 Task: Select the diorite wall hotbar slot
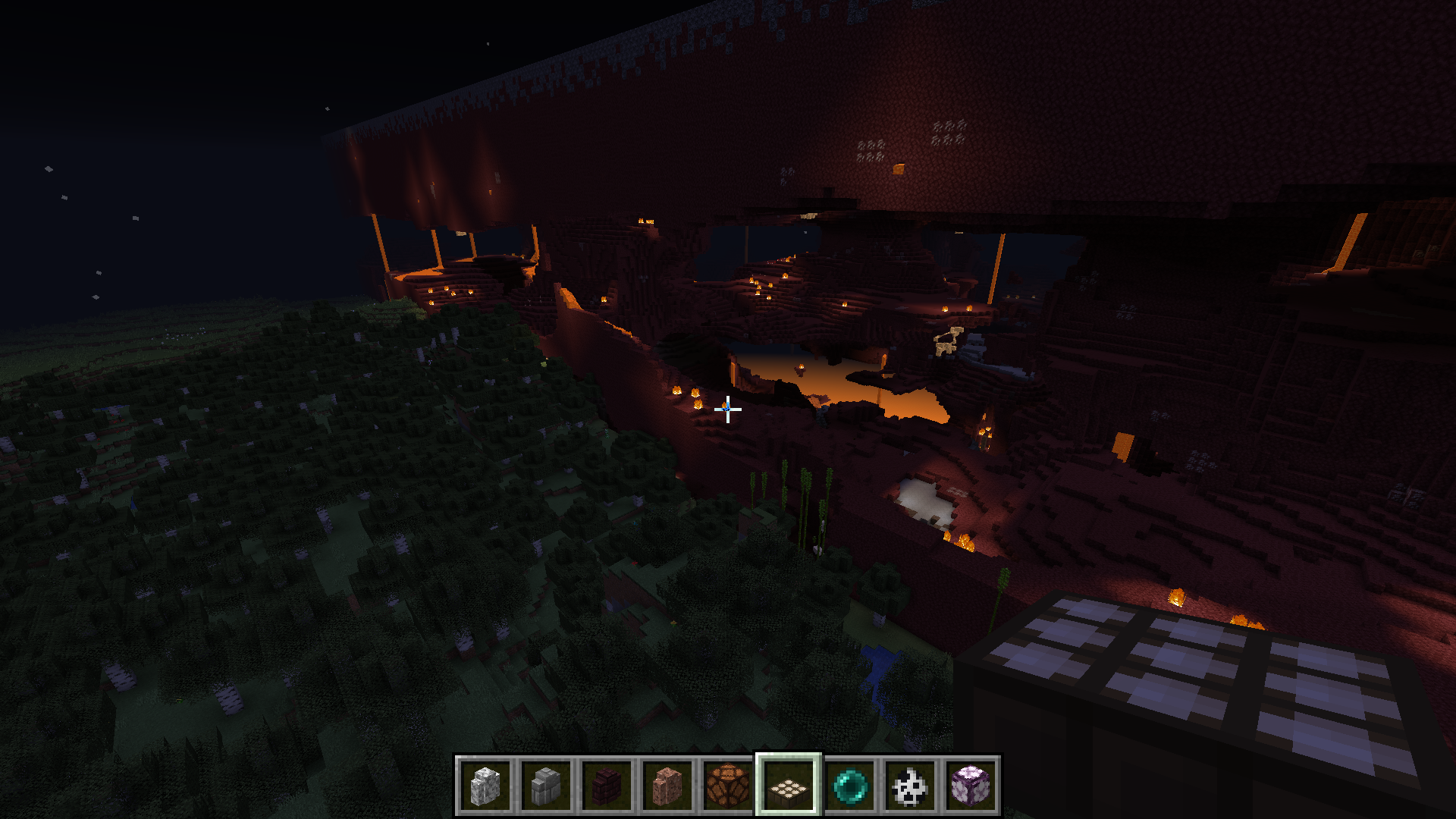point(485,786)
